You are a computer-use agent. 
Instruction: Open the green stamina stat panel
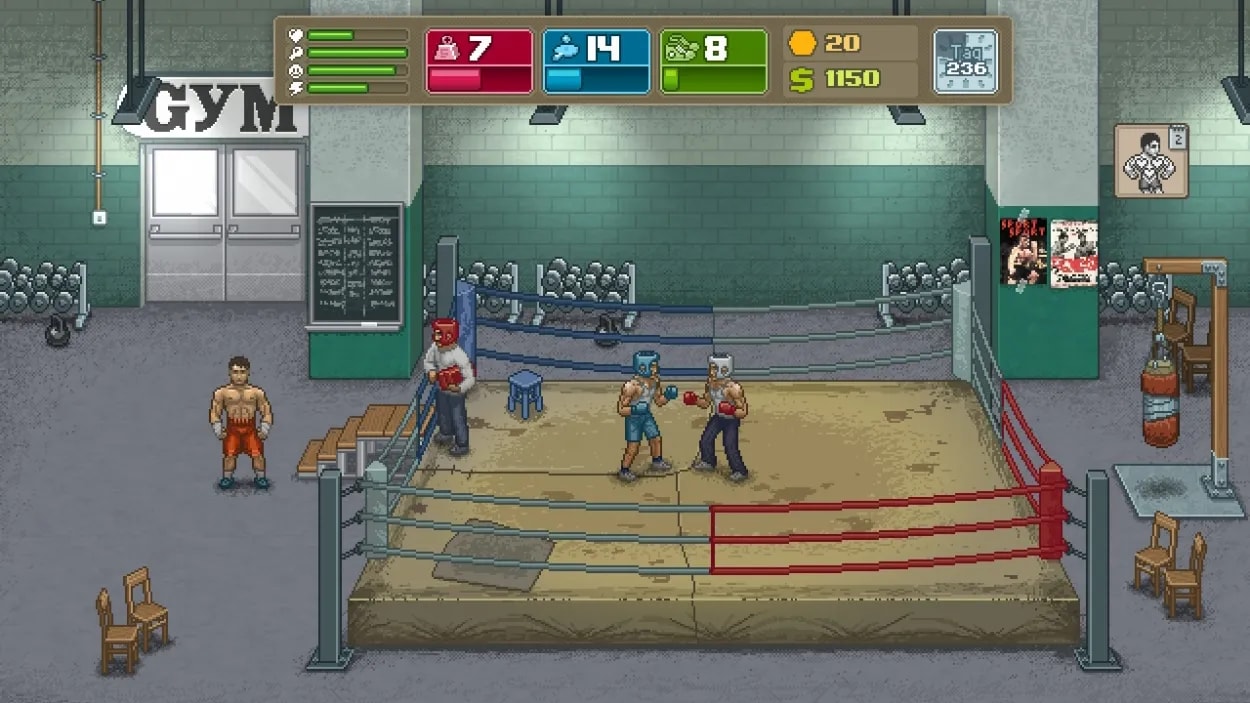tap(713, 61)
